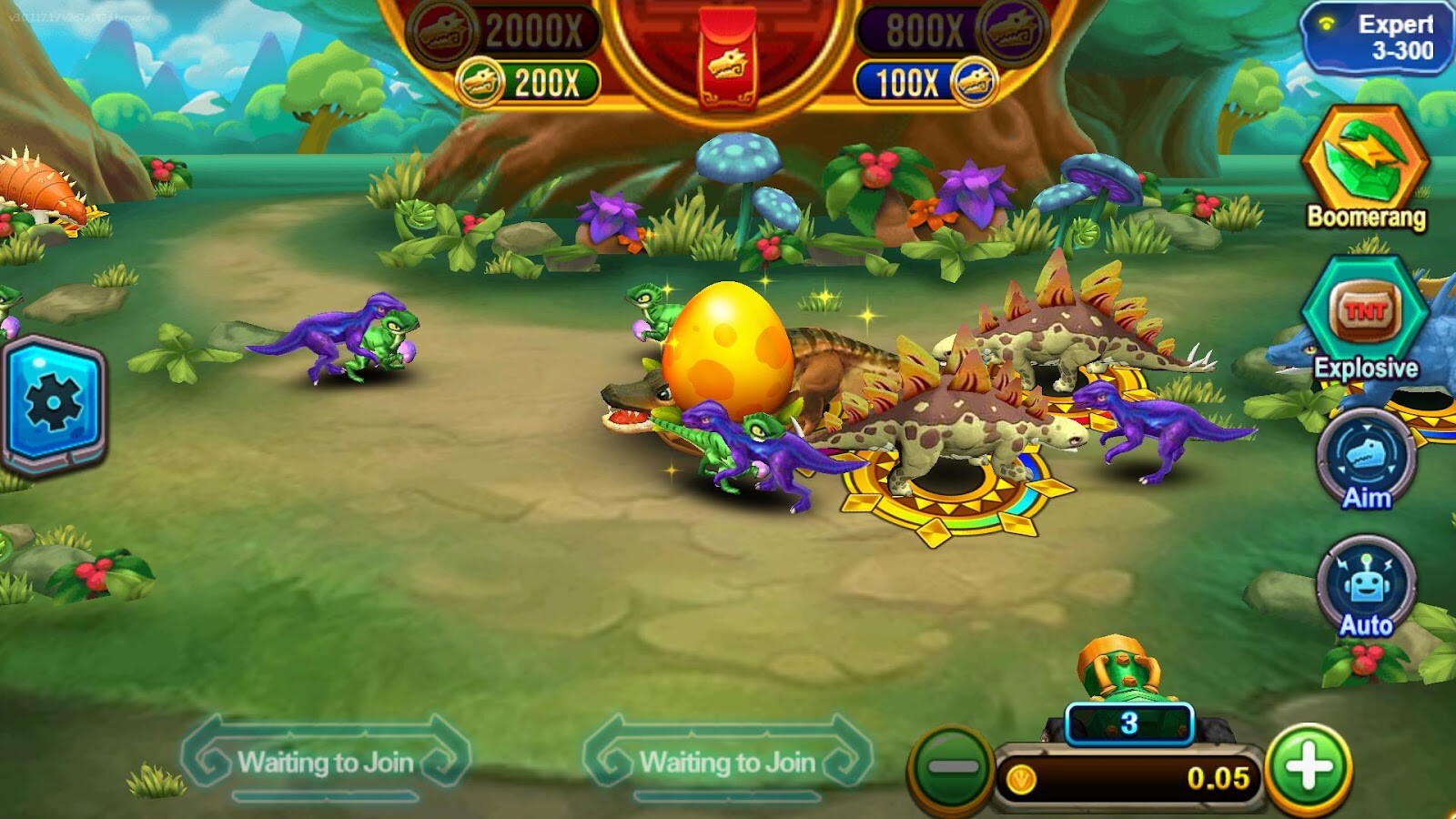The image size is (1456, 819).
Task: Expand the middle Waiting to Join seat
Action: coord(728,761)
